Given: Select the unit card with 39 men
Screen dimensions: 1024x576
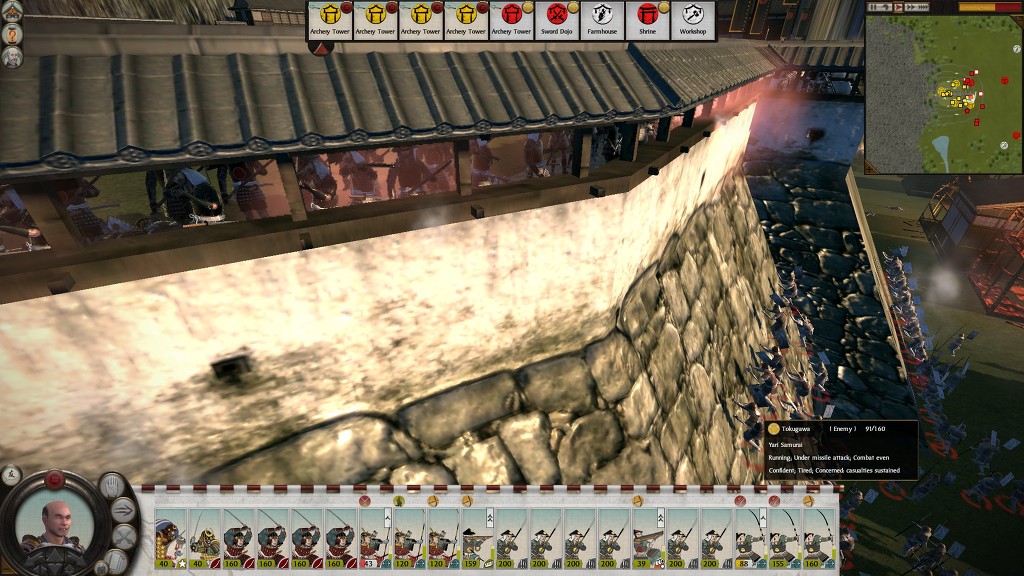Looking at the screenshot, I should [647, 538].
